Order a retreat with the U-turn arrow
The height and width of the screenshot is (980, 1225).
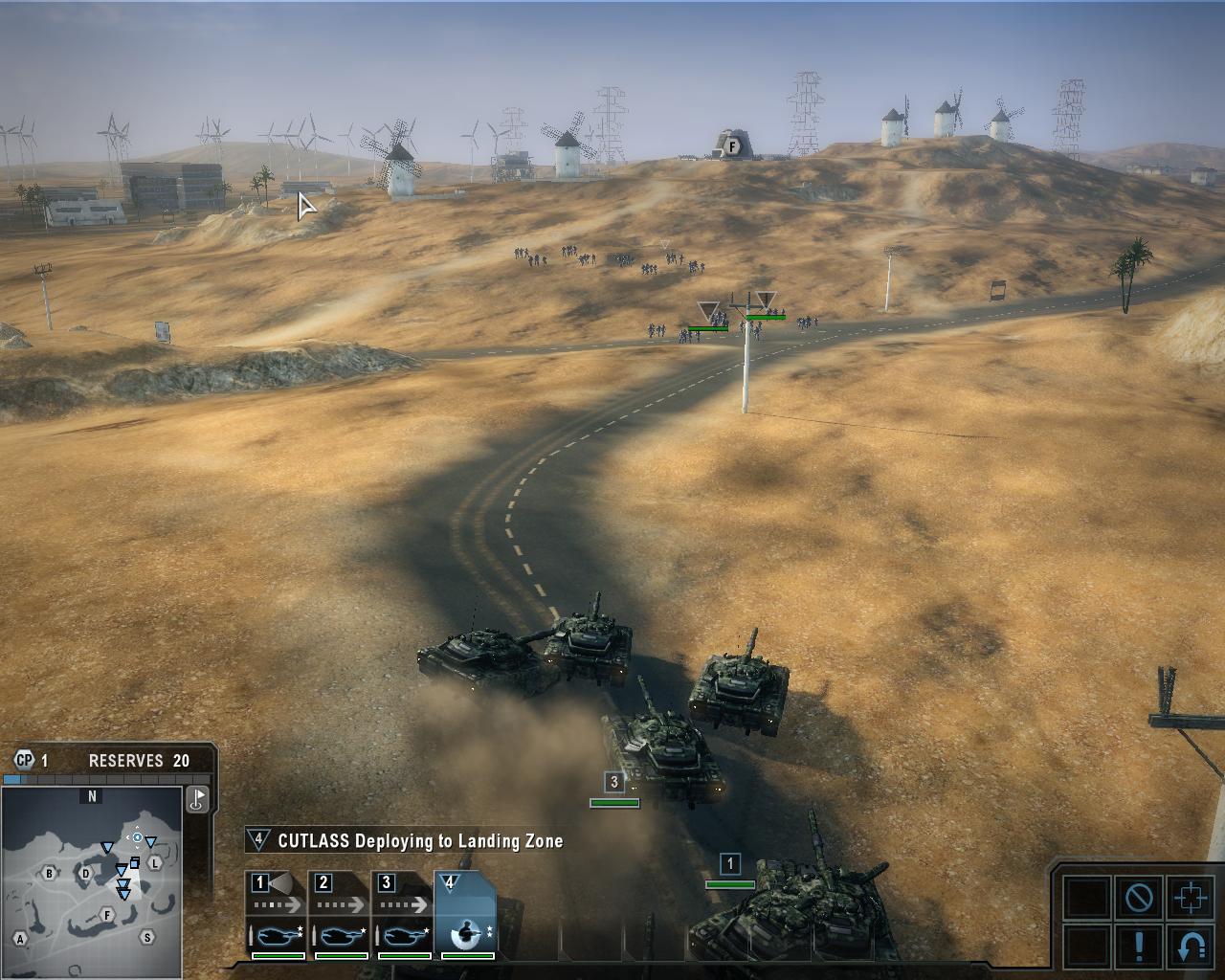click(x=1191, y=946)
